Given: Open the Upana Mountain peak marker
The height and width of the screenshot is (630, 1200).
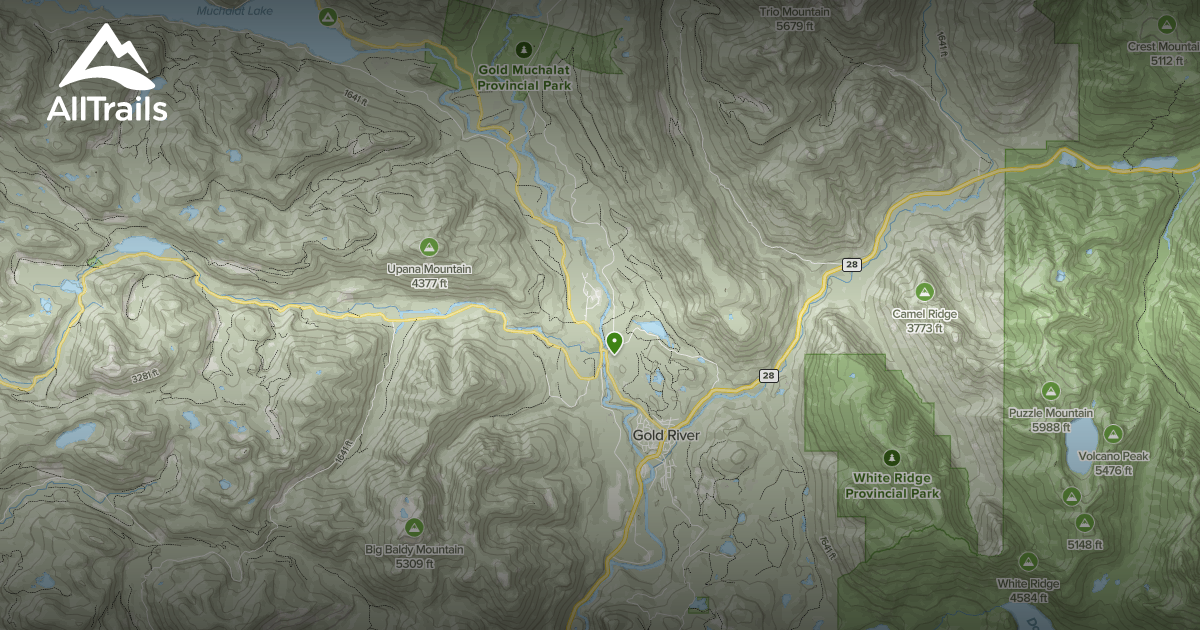Looking at the screenshot, I should [429, 246].
